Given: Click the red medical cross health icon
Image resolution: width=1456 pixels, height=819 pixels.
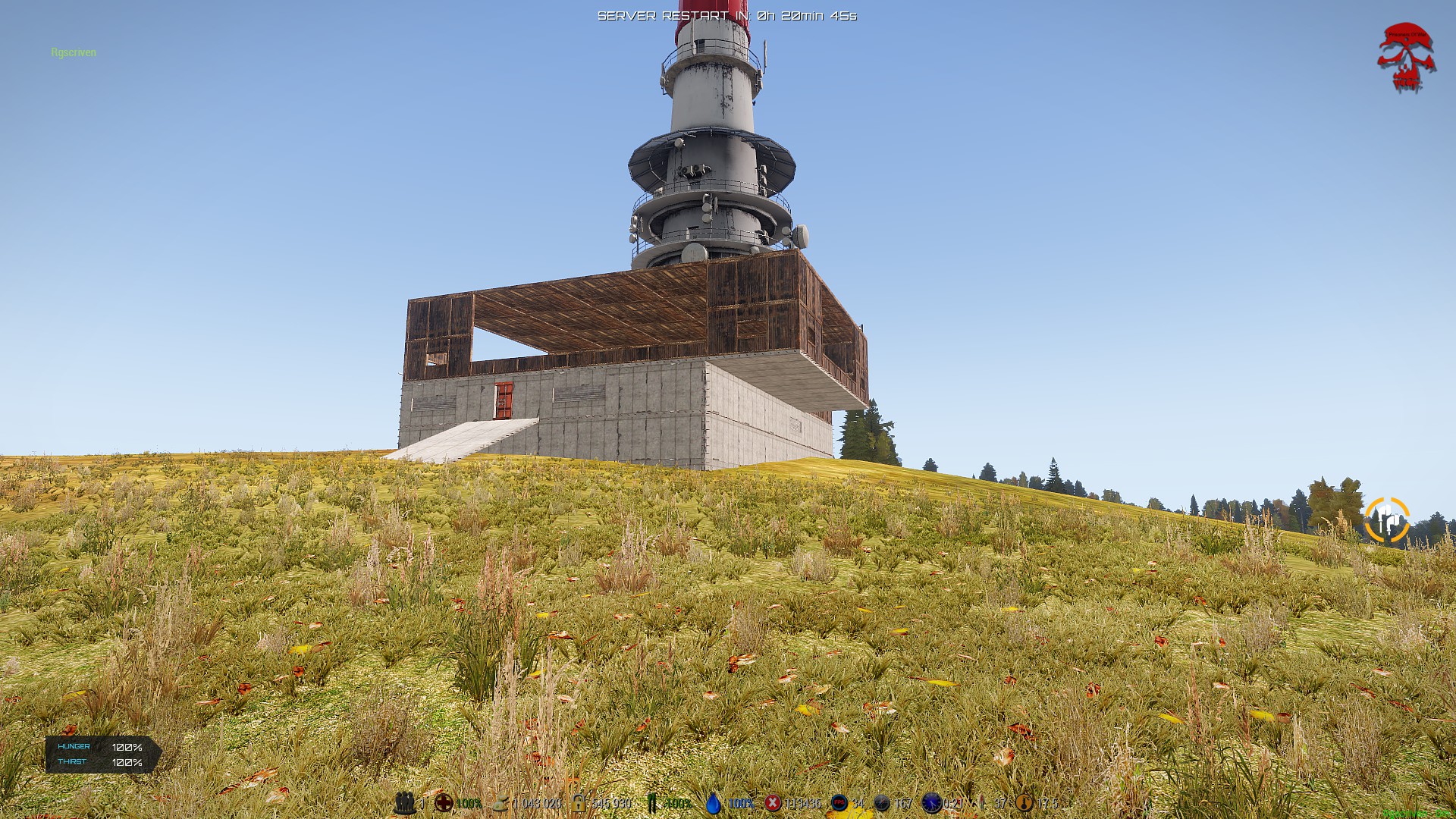Looking at the screenshot, I should (x=444, y=803).
